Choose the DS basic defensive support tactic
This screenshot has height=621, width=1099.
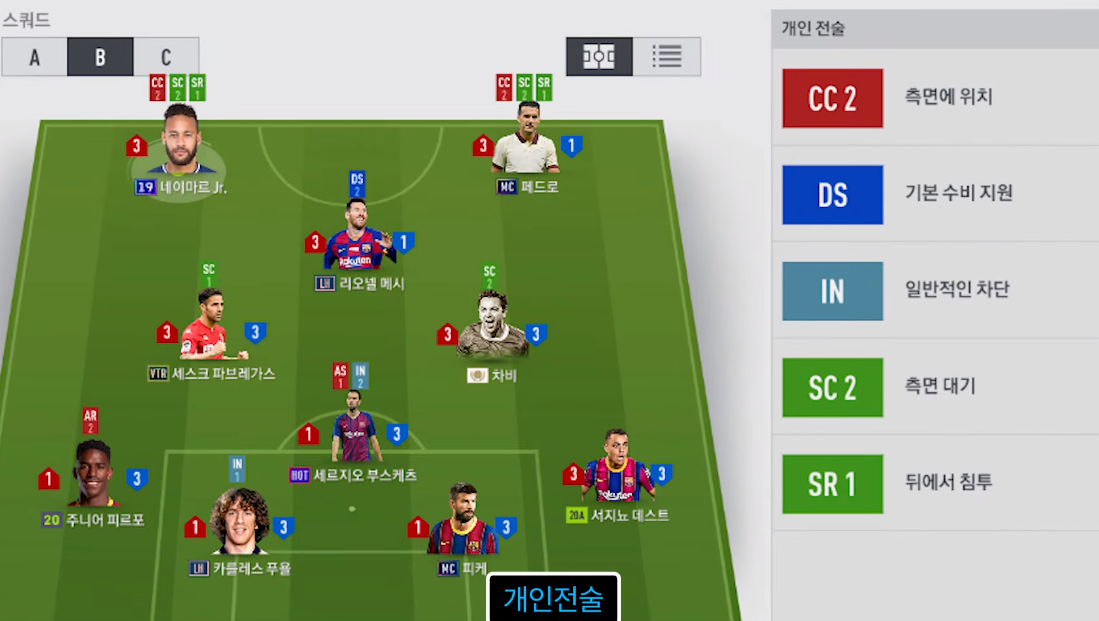pos(935,194)
